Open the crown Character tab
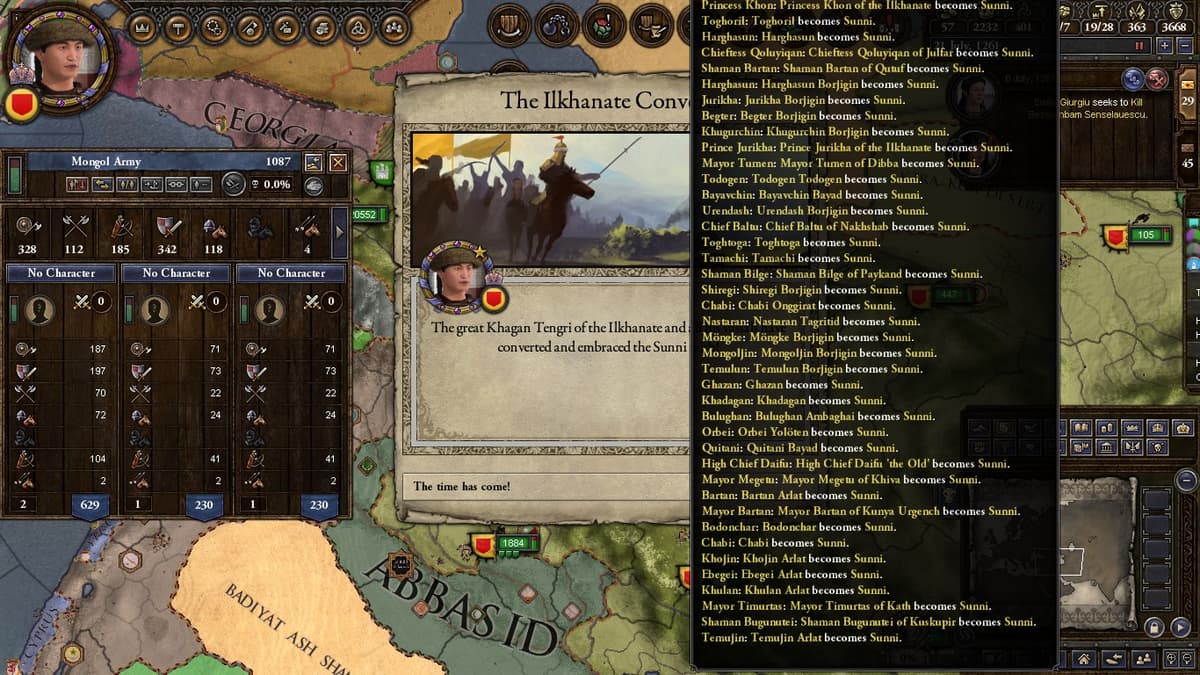The image size is (1200, 675). click(140, 27)
